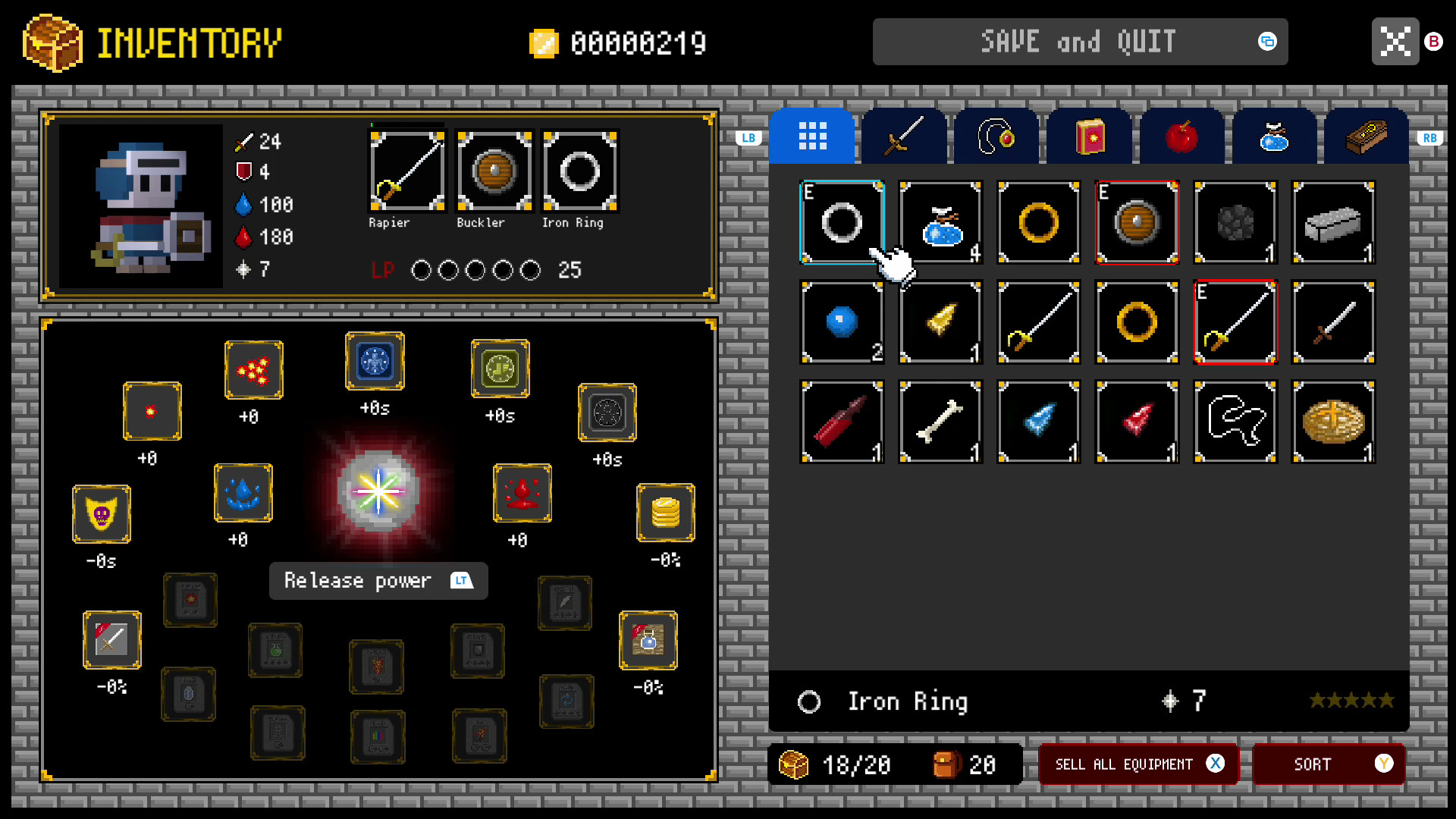The image size is (1456, 819).
Task: Open the accessories amulet tab
Action: click(x=996, y=136)
